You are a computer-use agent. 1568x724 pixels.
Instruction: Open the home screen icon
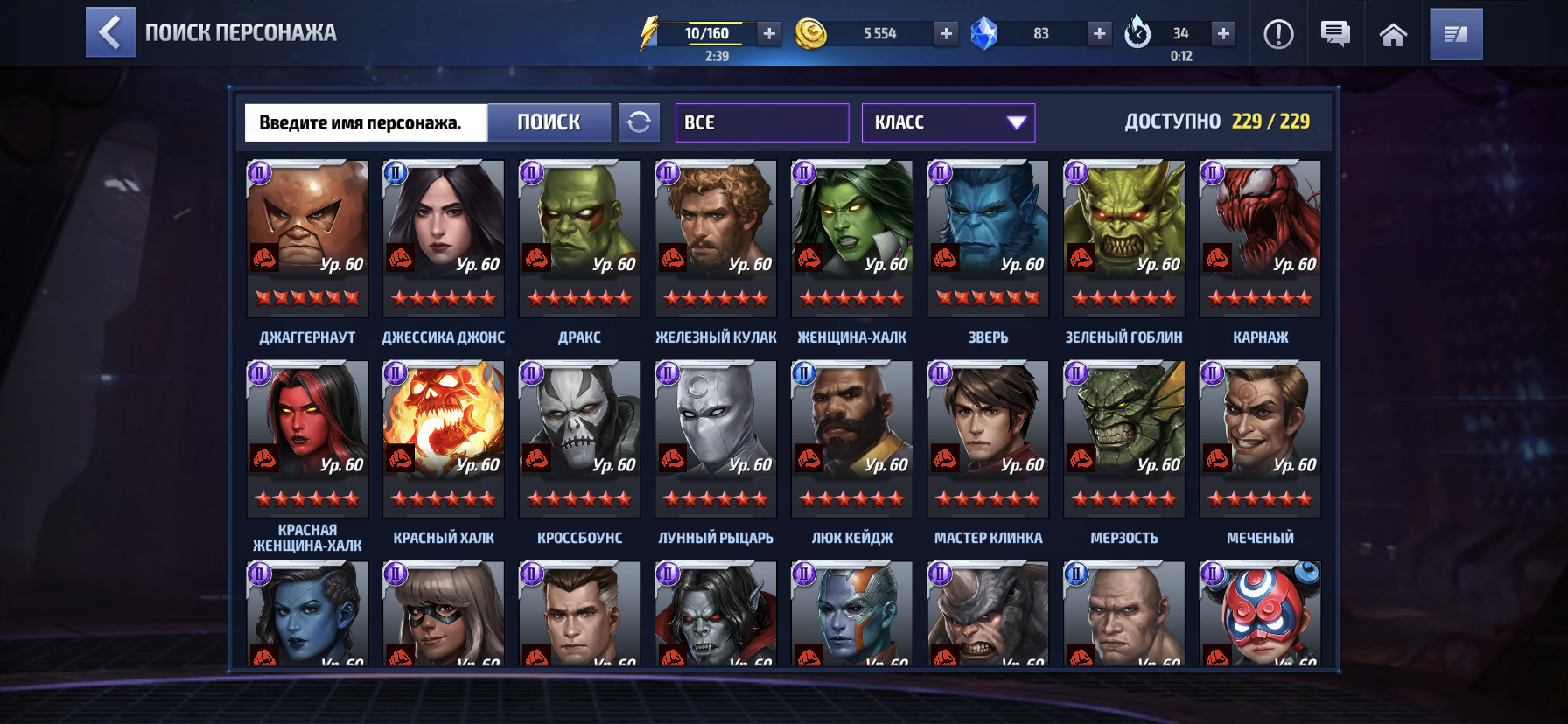(x=1392, y=34)
